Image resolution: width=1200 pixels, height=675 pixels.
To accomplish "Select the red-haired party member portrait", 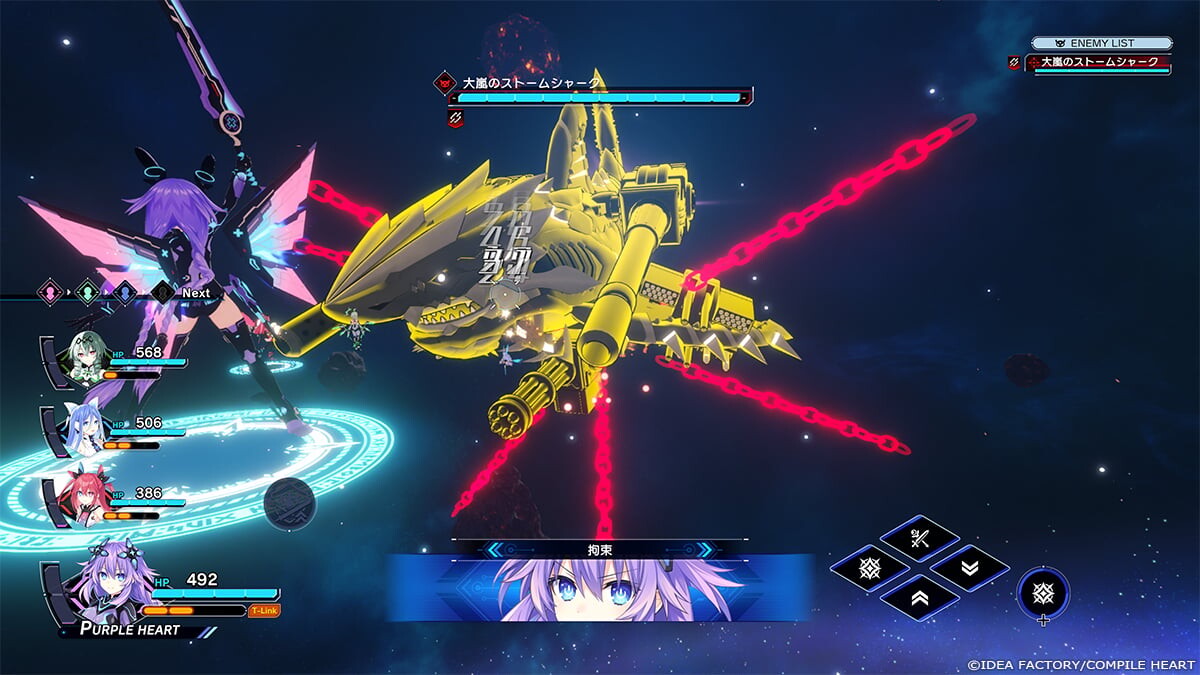I will (x=83, y=497).
